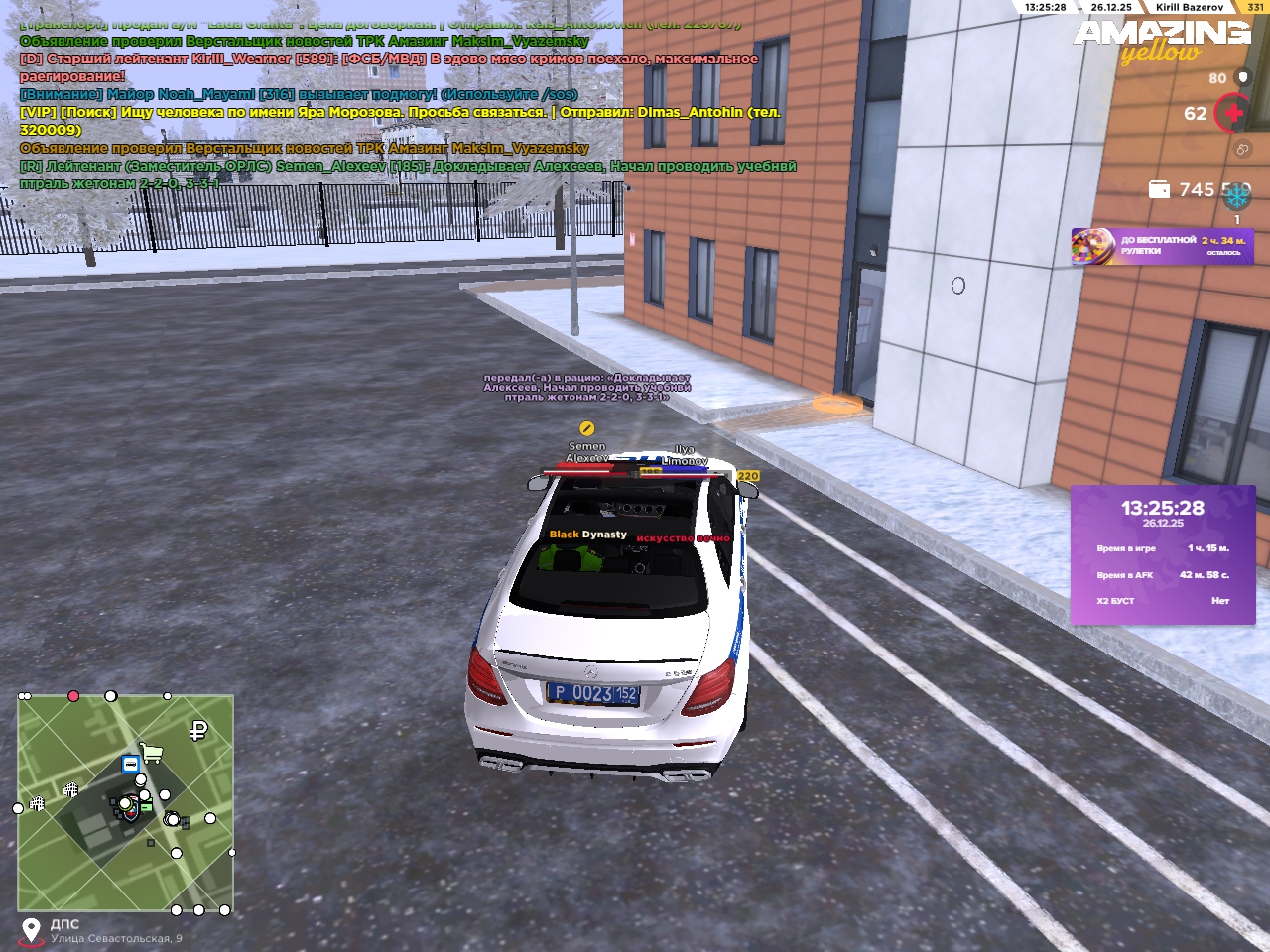Click the red dot on the minimap edge
The image size is (1270, 952).
(x=73, y=696)
